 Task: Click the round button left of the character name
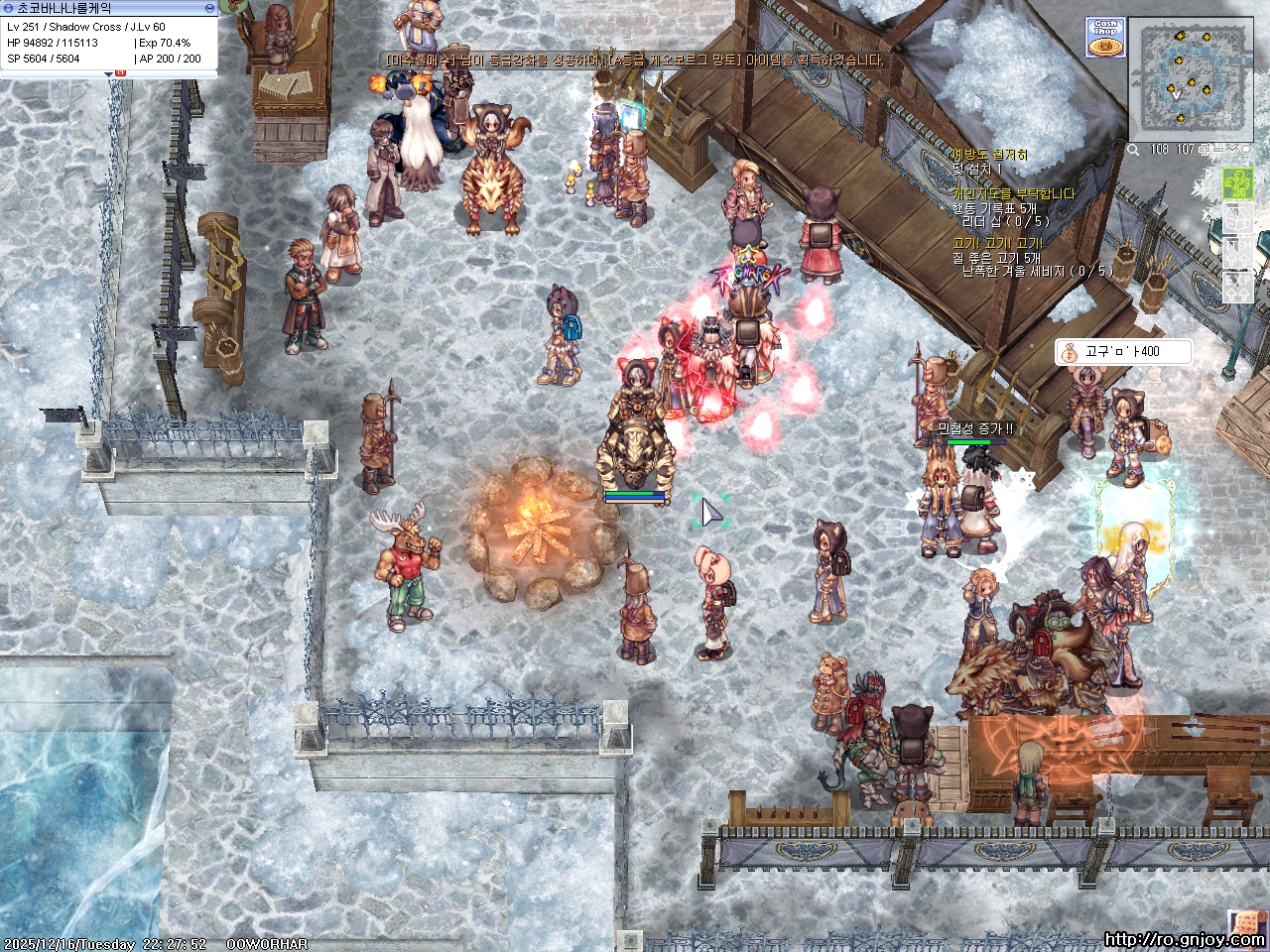pyautogui.click(x=8, y=8)
